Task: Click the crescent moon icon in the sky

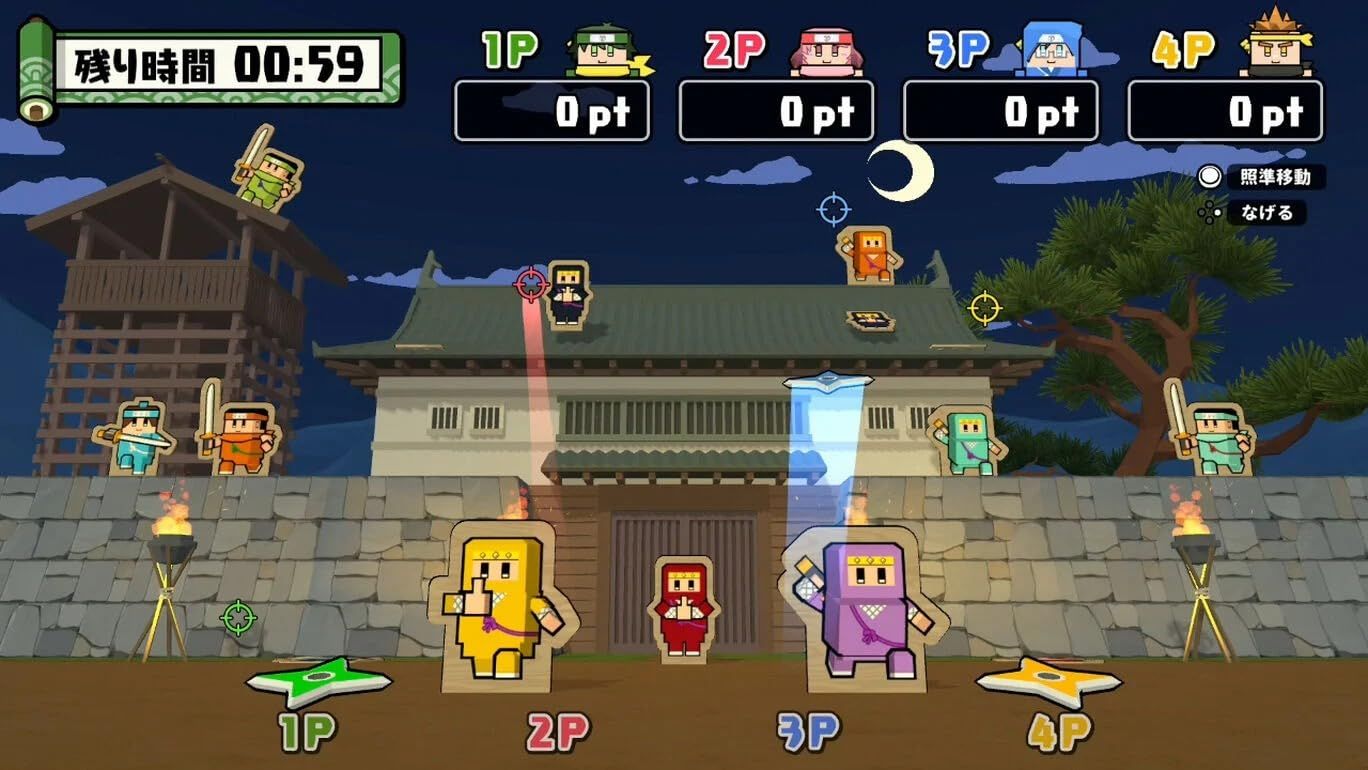Action: point(898,172)
